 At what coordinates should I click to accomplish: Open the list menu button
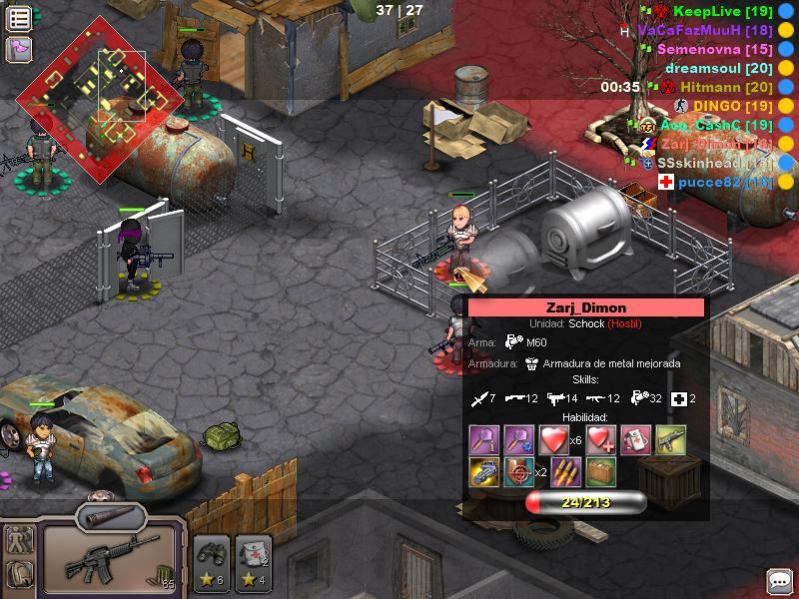click(19, 18)
